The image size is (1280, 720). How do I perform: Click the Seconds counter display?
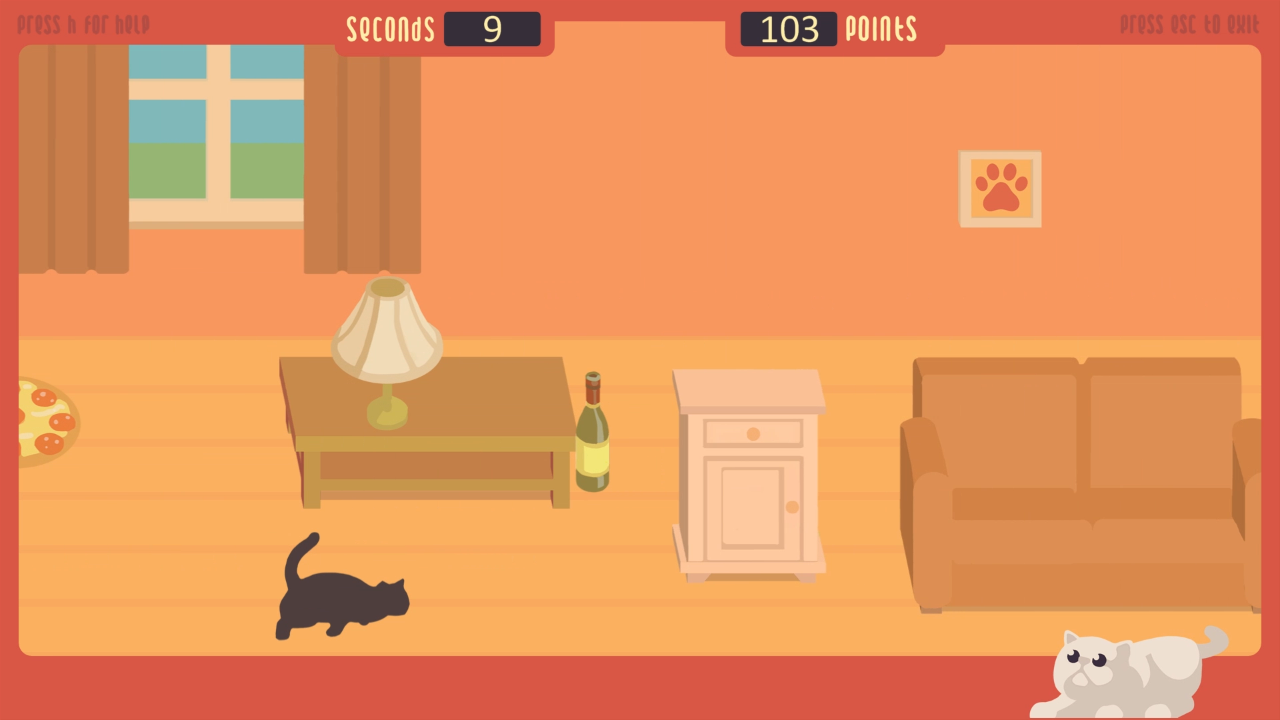point(492,29)
